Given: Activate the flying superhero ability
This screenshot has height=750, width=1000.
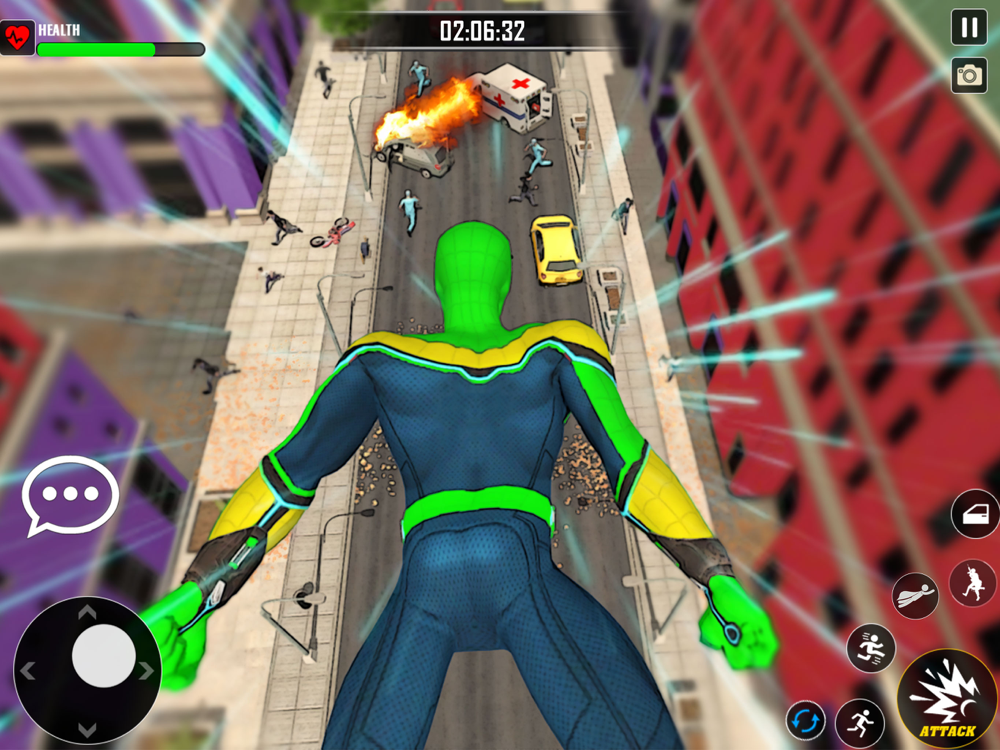Looking at the screenshot, I should (x=915, y=595).
